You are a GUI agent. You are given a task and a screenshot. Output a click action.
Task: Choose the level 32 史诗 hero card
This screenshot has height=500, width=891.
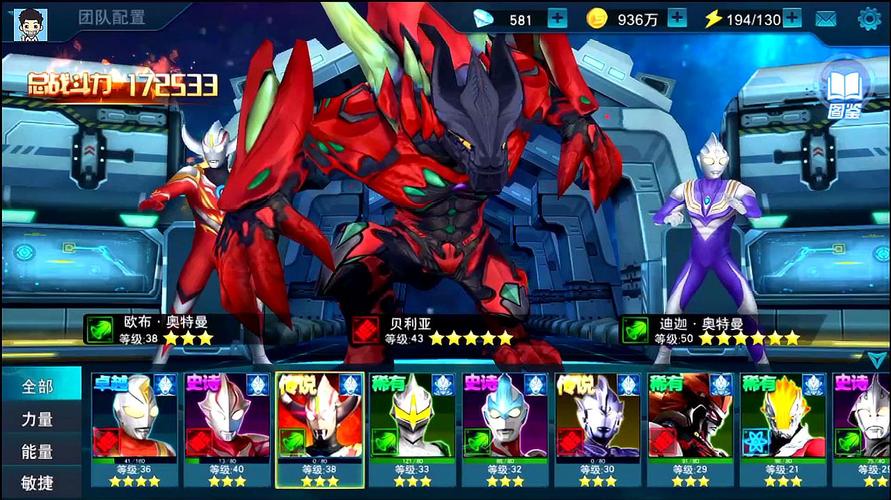[x=505, y=430]
